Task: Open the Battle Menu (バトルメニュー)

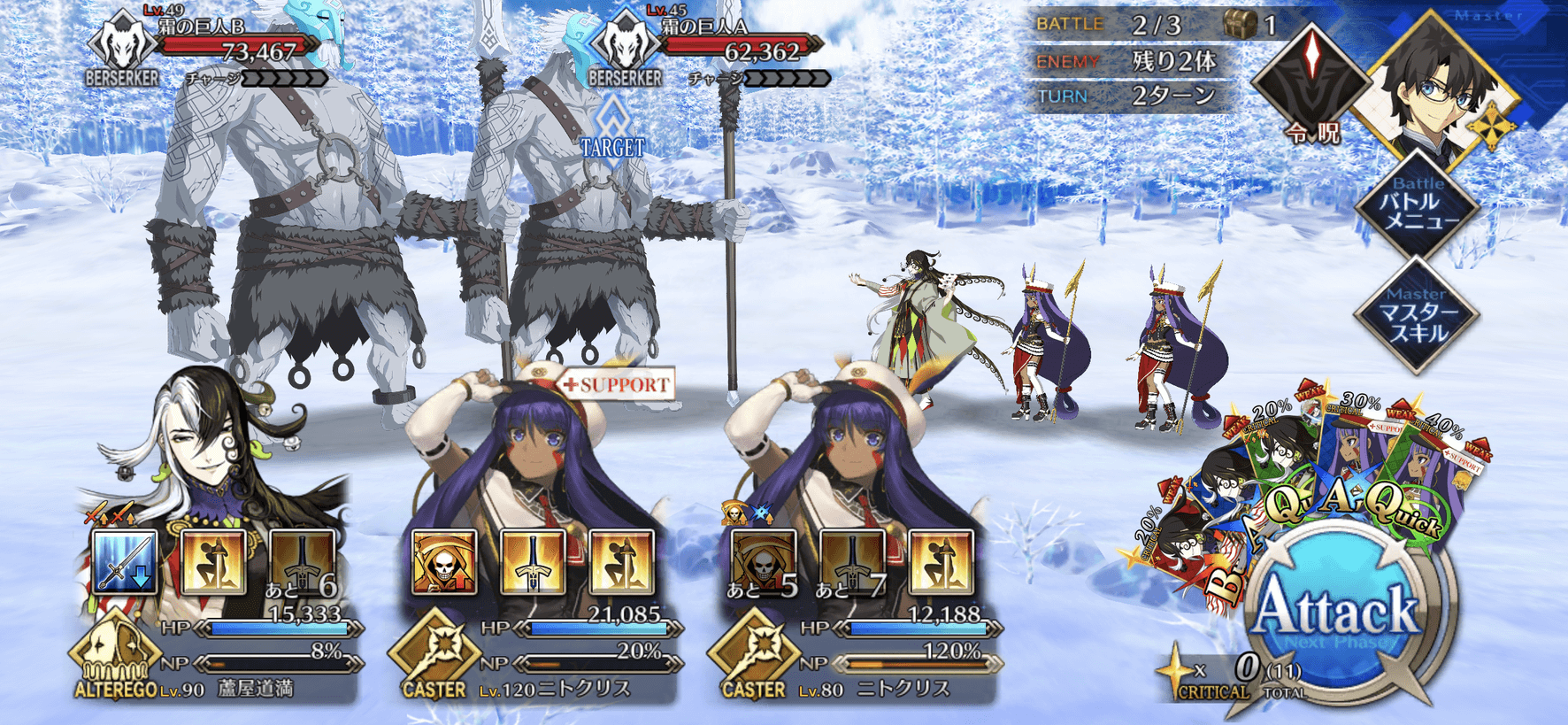Action: tap(1418, 207)
